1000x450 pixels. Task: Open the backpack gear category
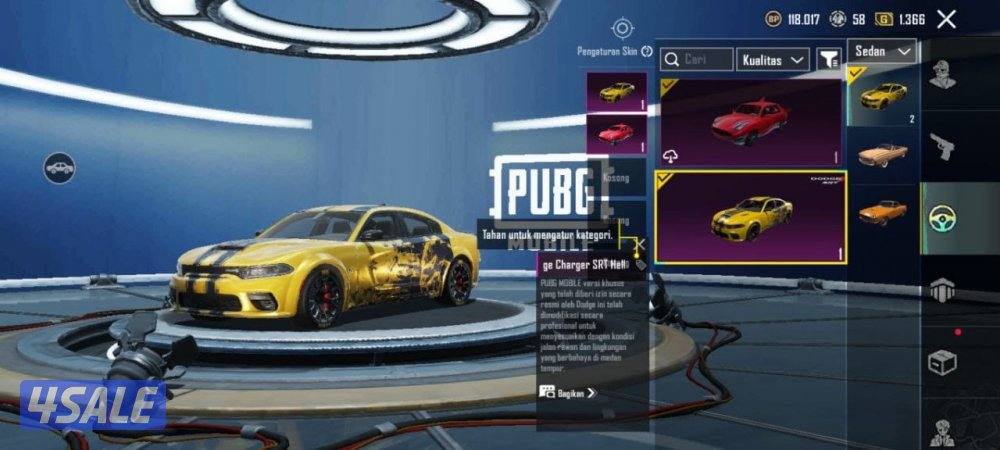(941, 291)
